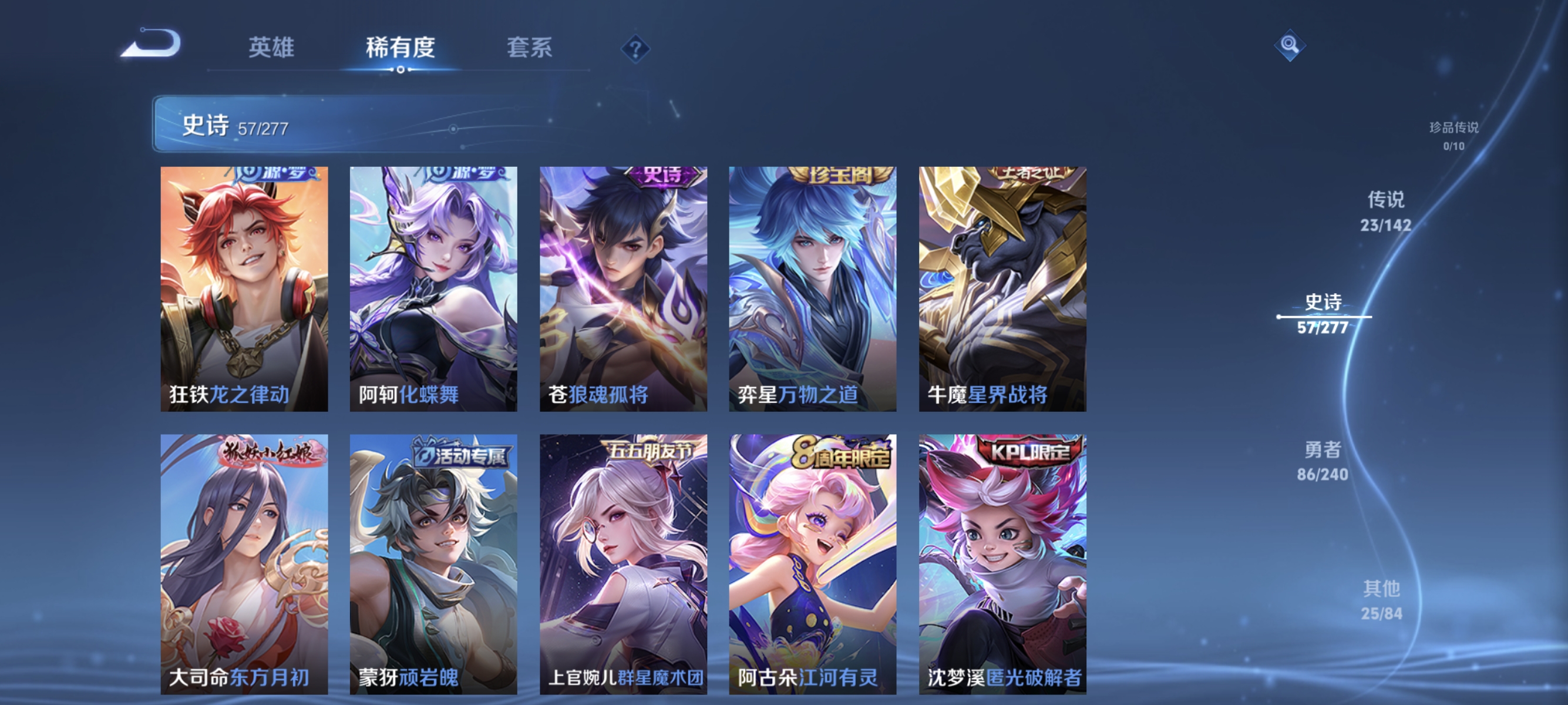This screenshot has height=705, width=1568.
Task: Open the search magnifier icon
Action: point(1290,44)
